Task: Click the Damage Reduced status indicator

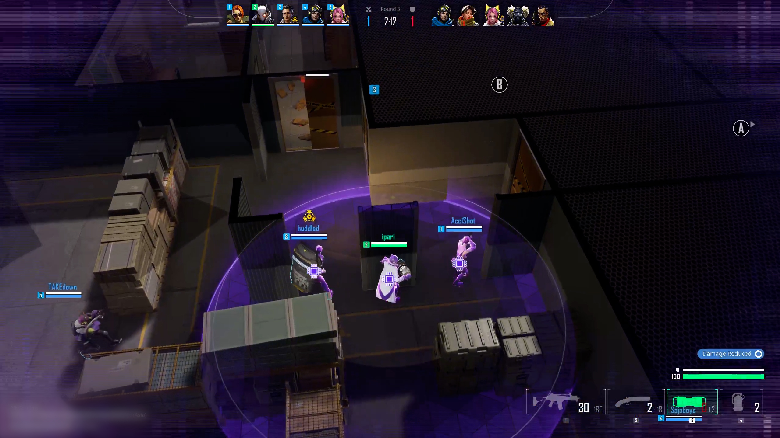Action: point(731,354)
